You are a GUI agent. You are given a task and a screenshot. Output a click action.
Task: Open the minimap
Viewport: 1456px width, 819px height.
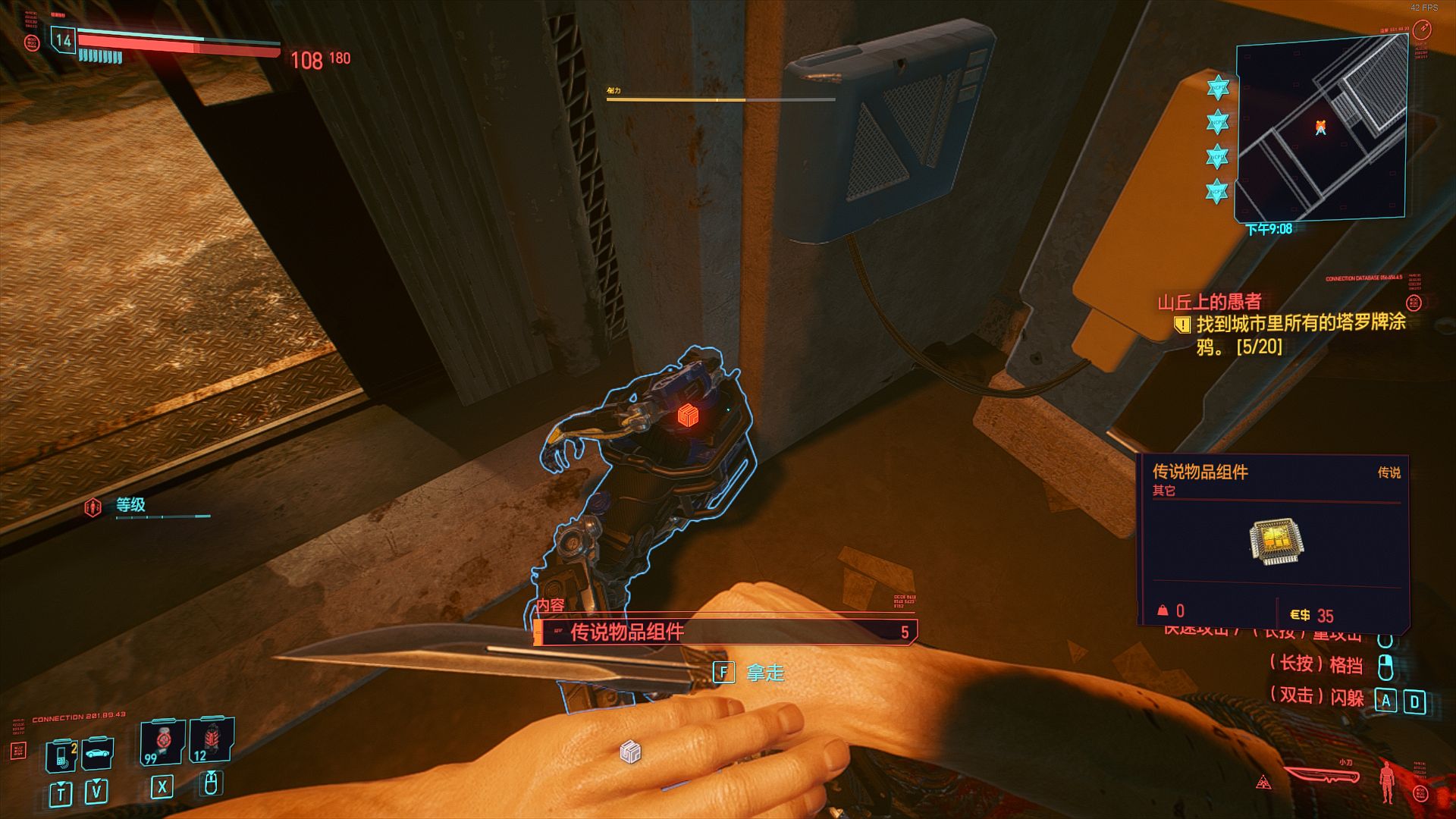(x=1321, y=129)
